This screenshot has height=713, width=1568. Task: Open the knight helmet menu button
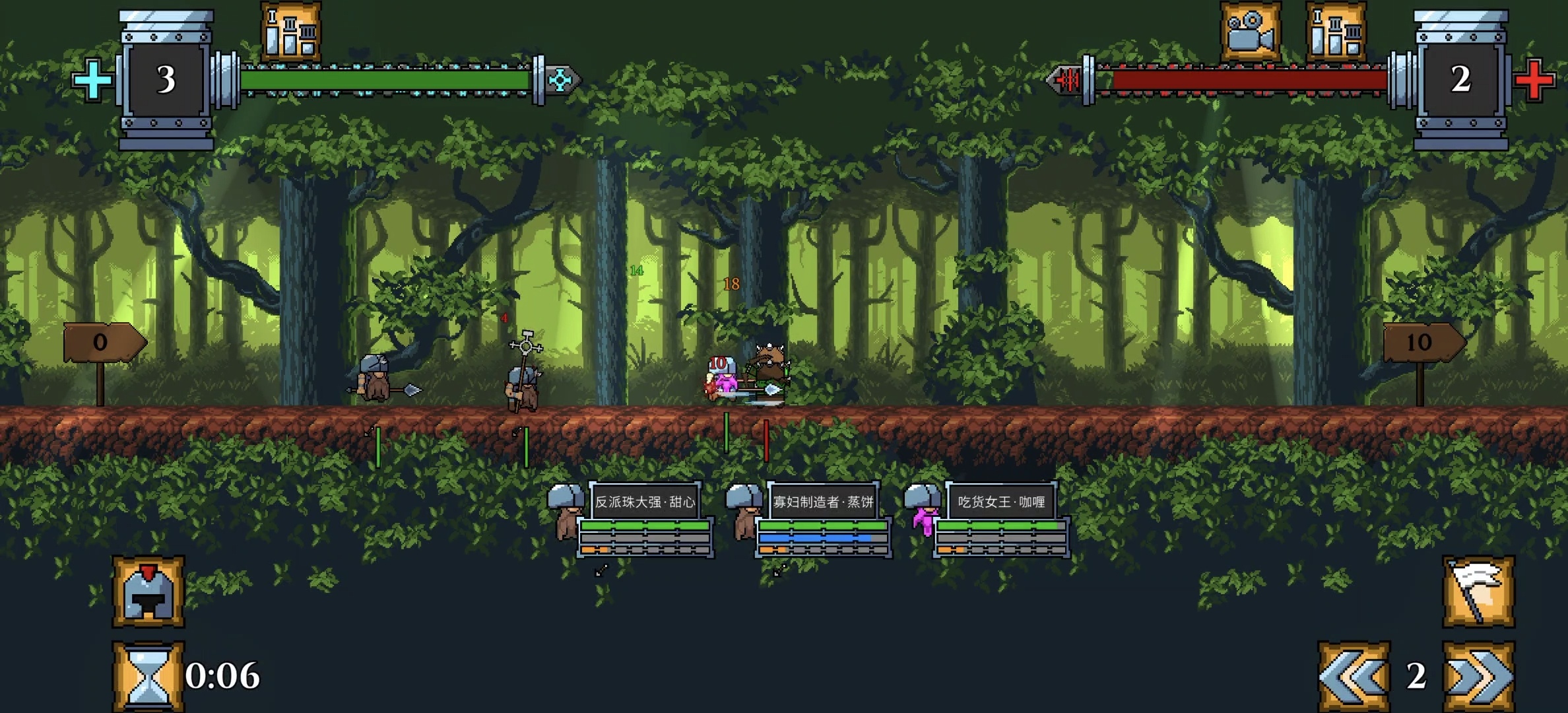[x=148, y=592]
